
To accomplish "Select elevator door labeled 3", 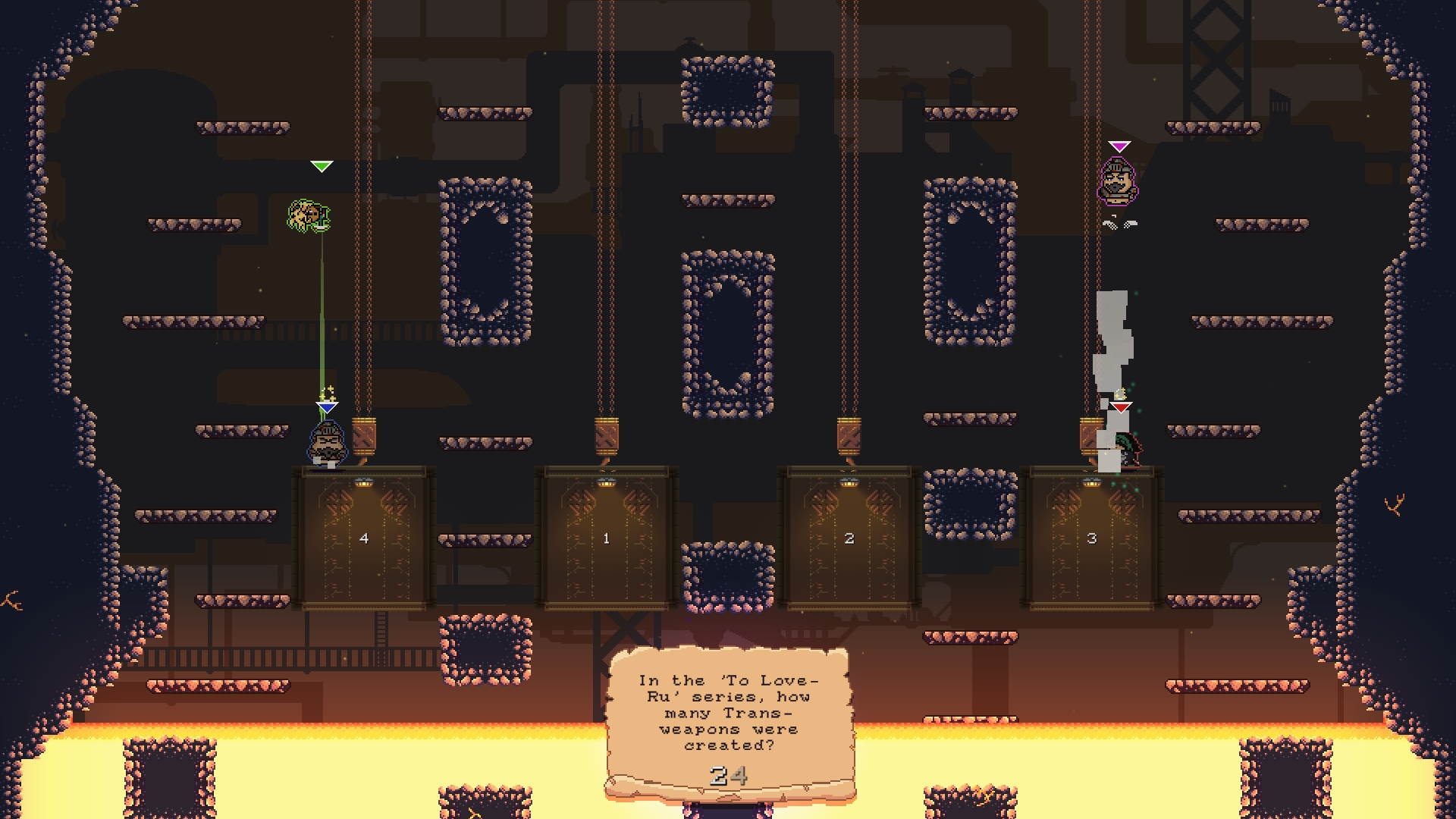I will click(1092, 538).
